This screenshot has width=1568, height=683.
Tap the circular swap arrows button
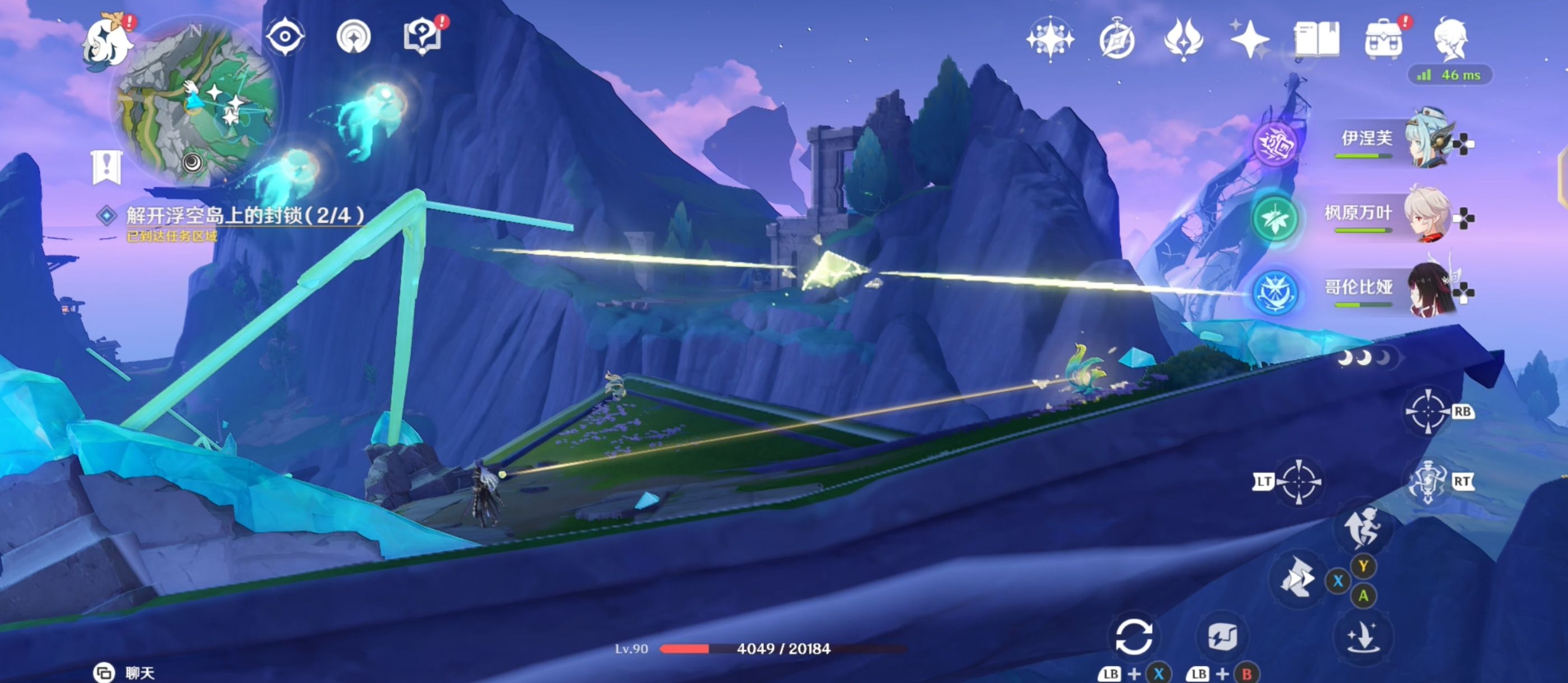(x=1133, y=637)
